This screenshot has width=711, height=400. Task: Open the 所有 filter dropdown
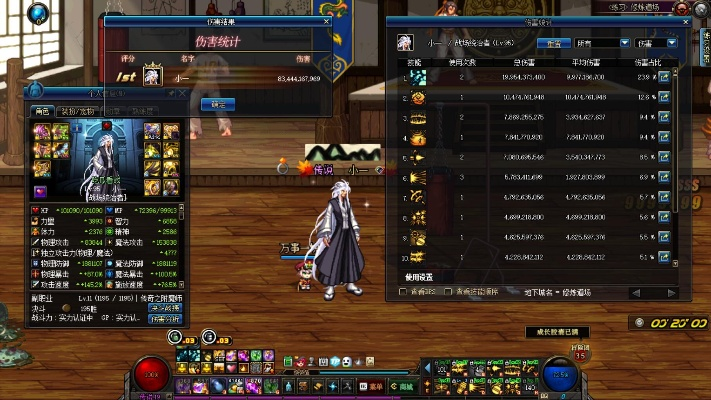601,43
